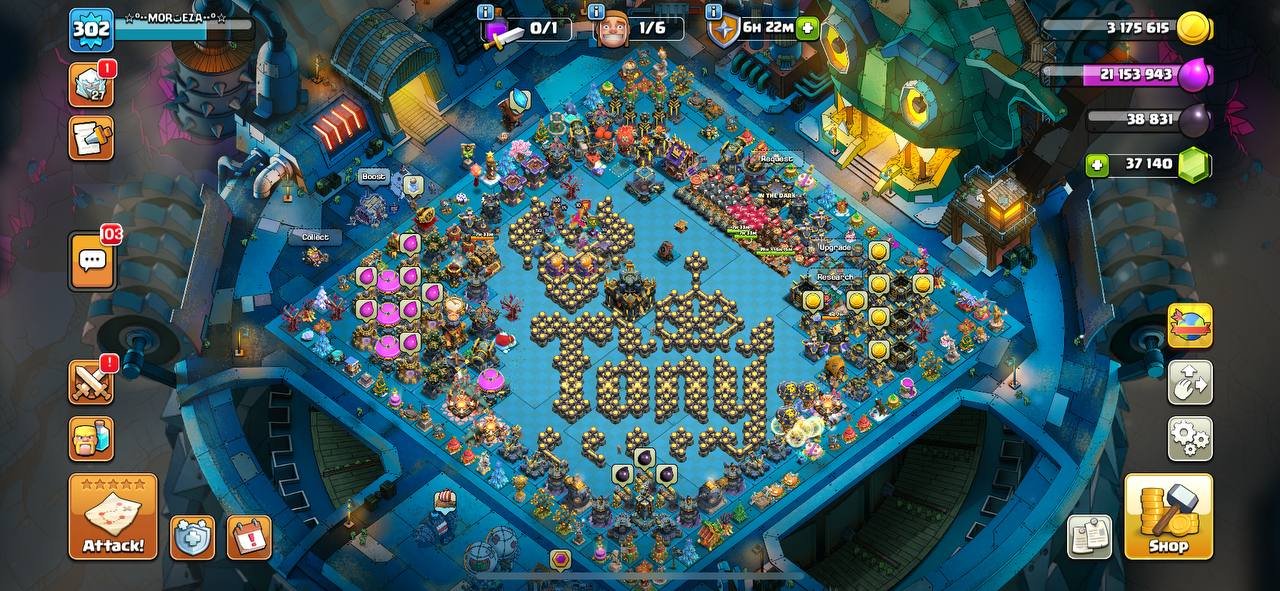The image size is (1280, 591).
Task: Open the Shop
Action: 1168,516
